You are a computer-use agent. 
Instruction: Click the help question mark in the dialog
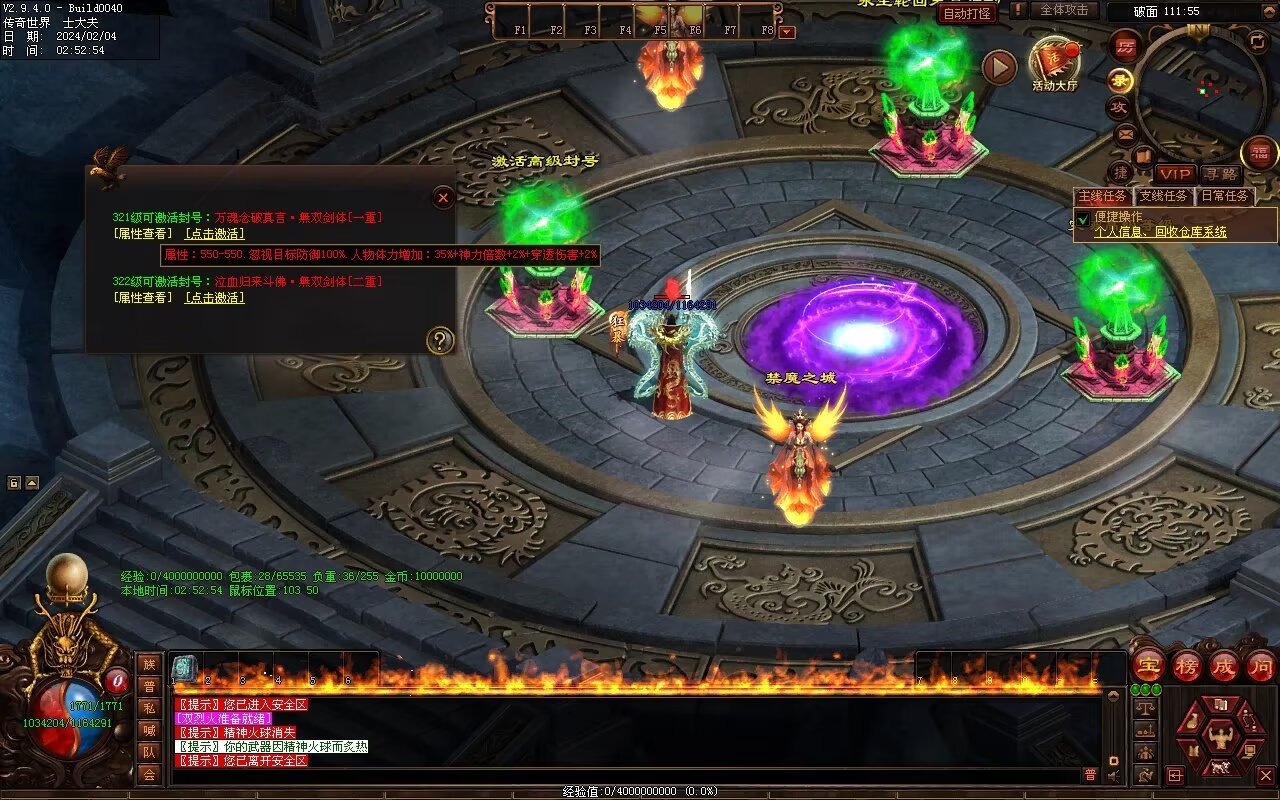pos(440,341)
